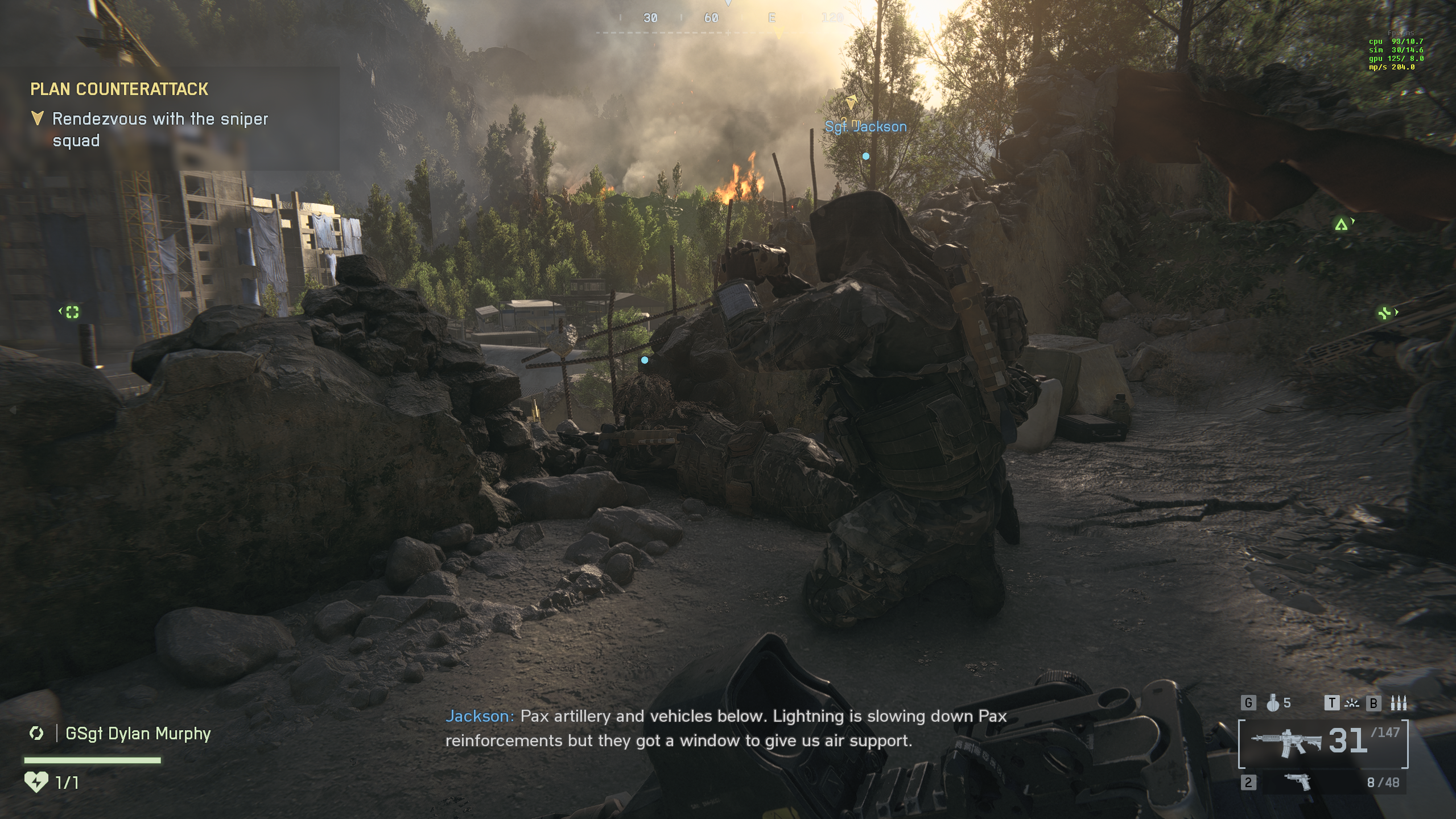Select the assault rifle primary weapon slot
This screenshot has width=1456, height=819.
1286,743
